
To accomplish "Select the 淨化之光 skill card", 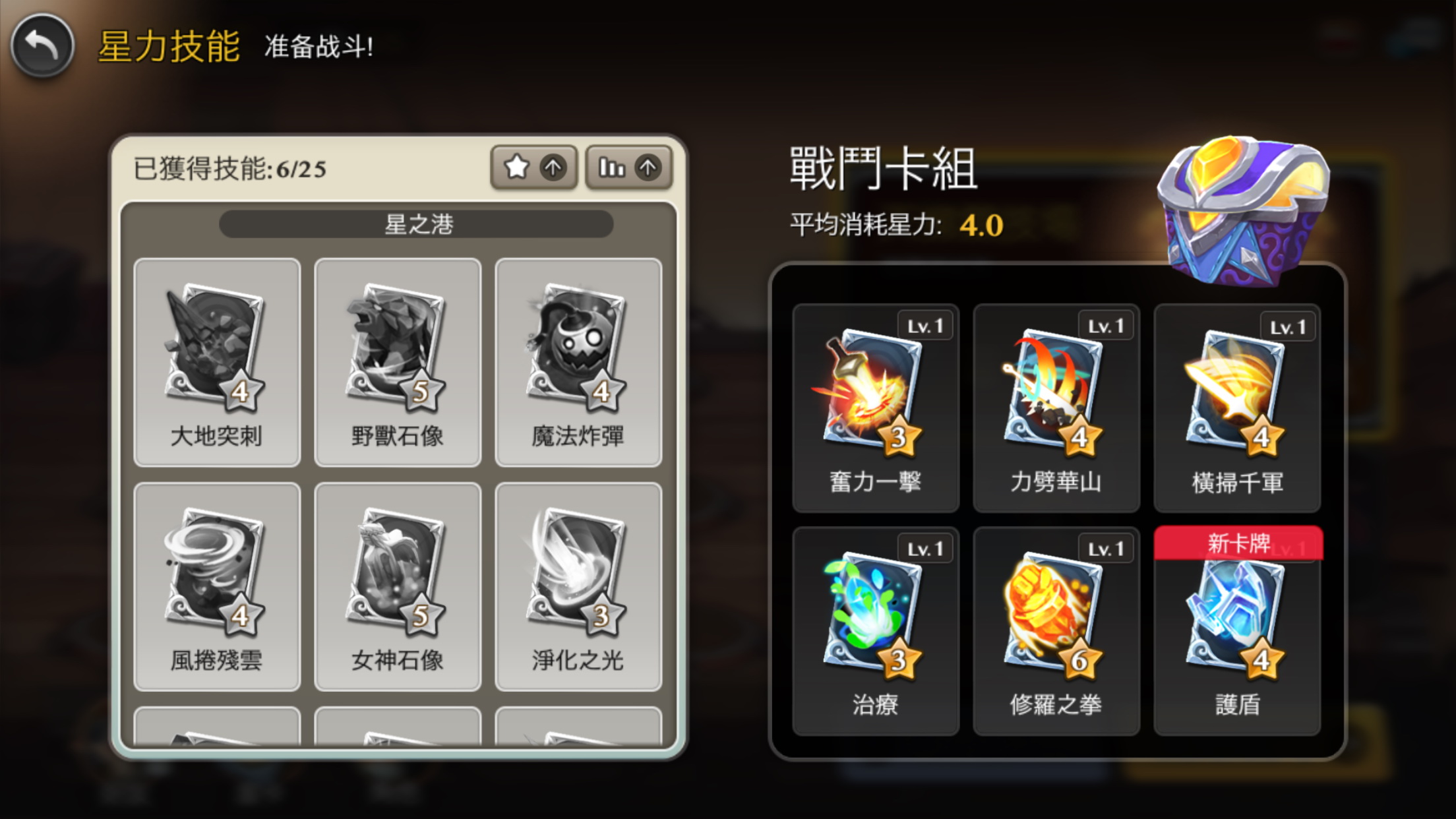I will pyautogui.click(x=578, y=587).
